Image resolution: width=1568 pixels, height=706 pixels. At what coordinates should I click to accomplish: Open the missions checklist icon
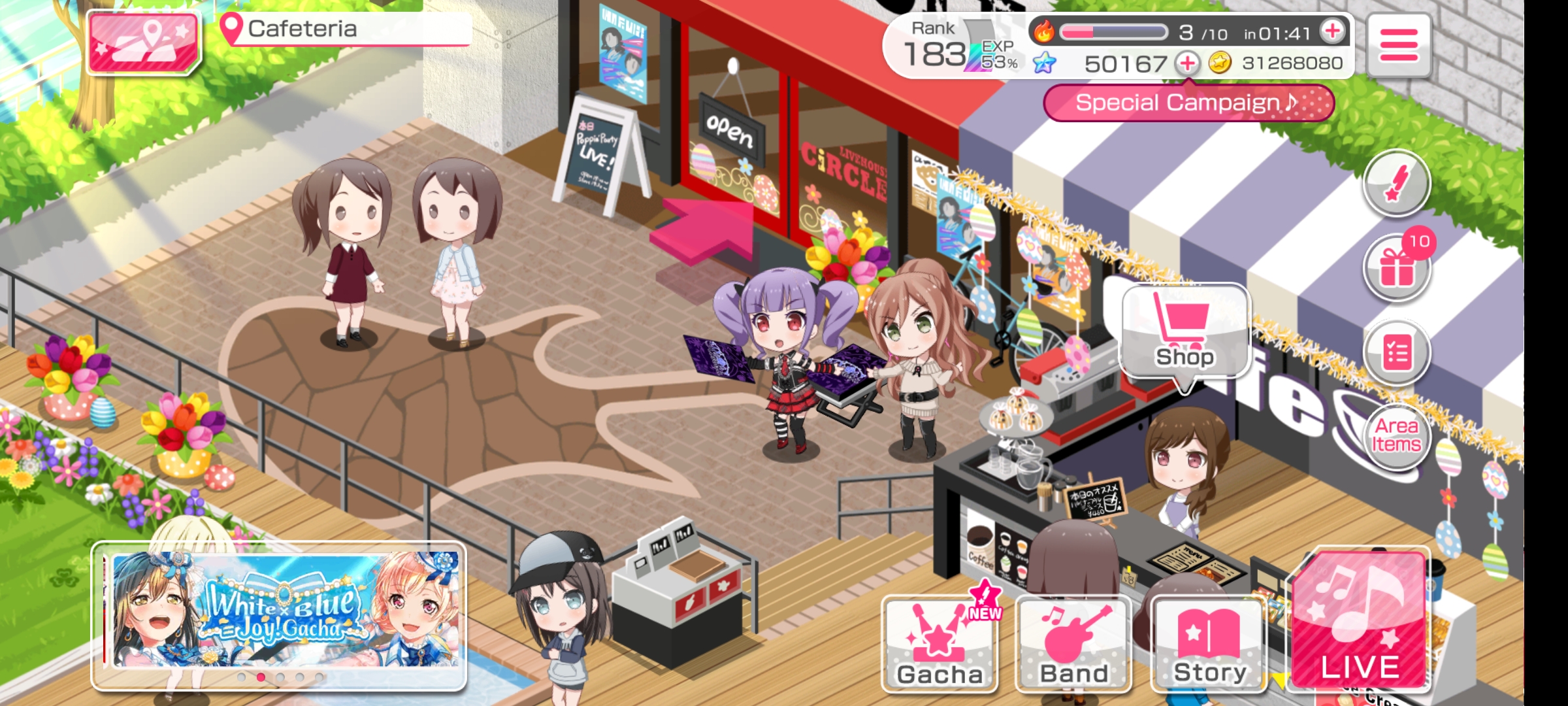[x=1397, y=354]
